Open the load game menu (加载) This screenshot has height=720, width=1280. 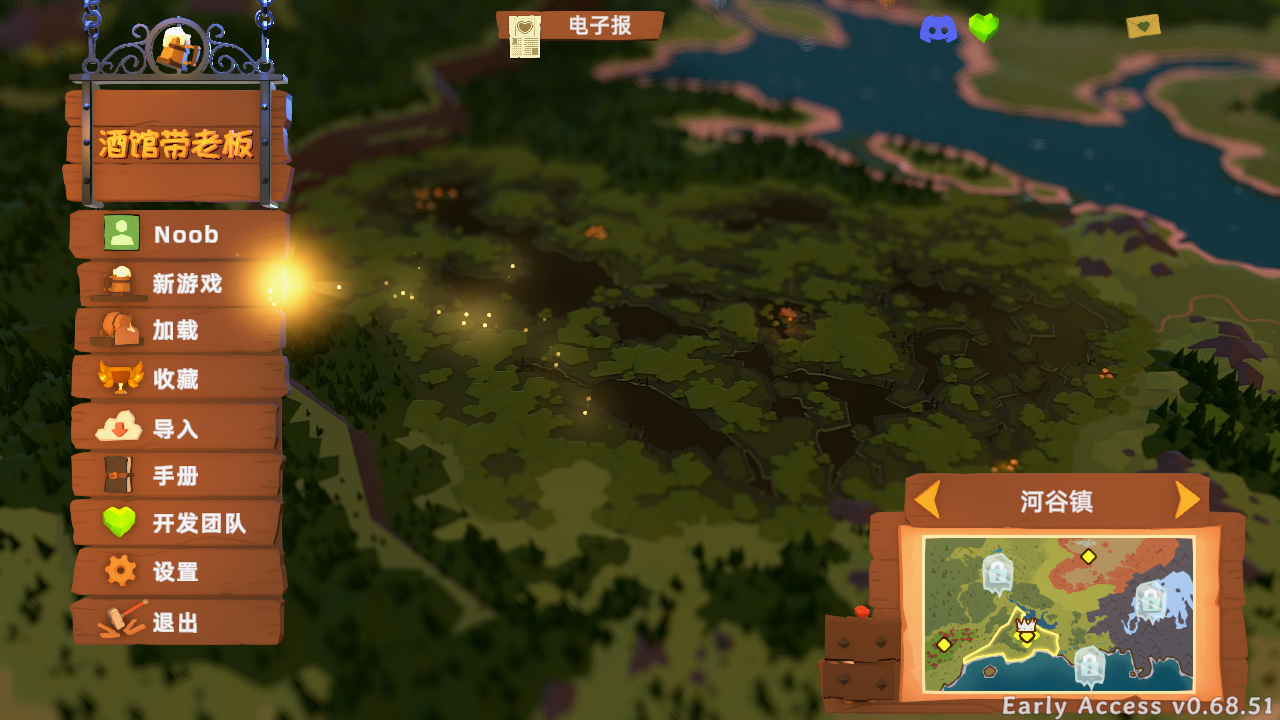[x=178, y=331]
